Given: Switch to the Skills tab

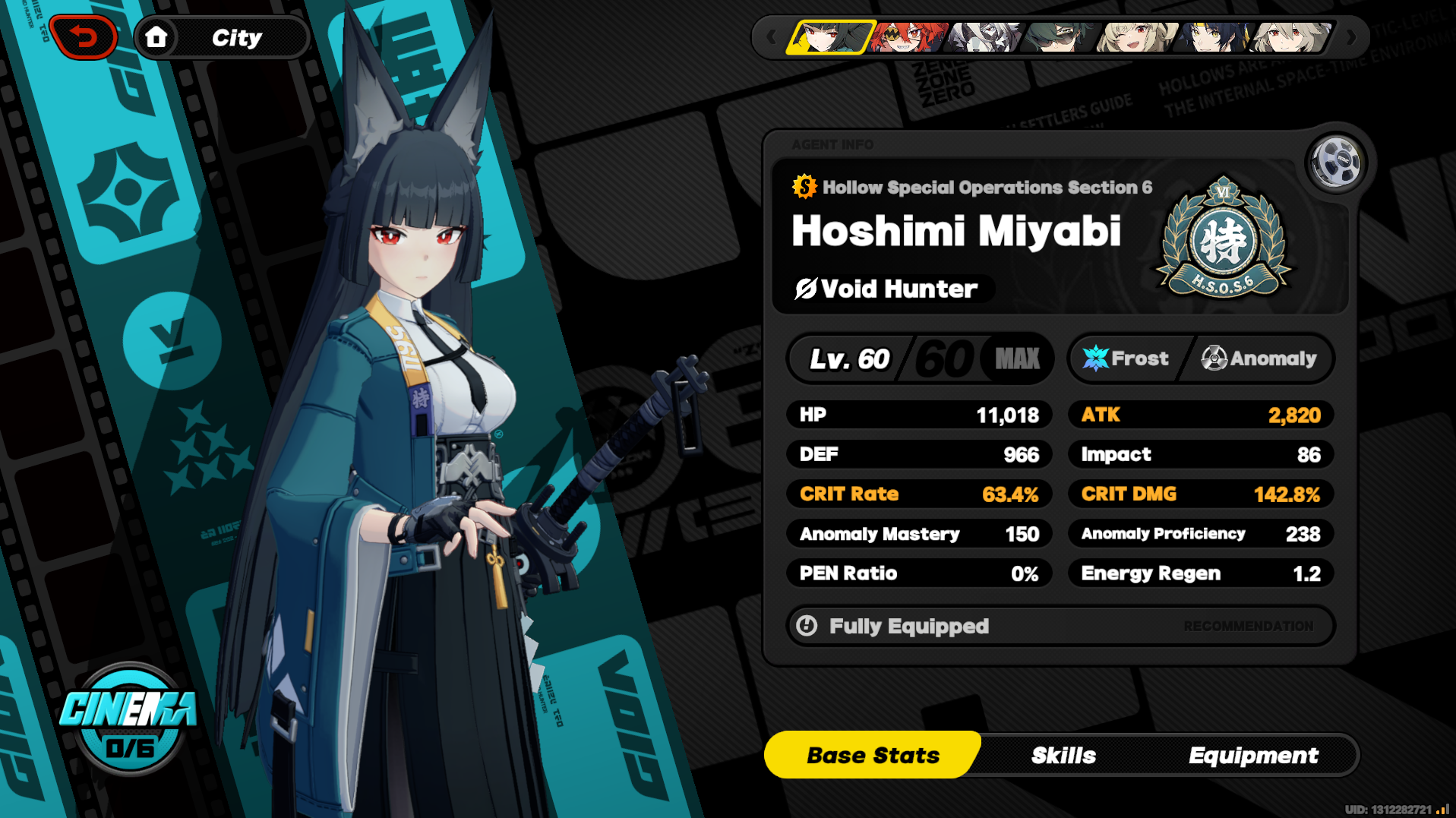Looking at the screenshot, I should 1063,754.
